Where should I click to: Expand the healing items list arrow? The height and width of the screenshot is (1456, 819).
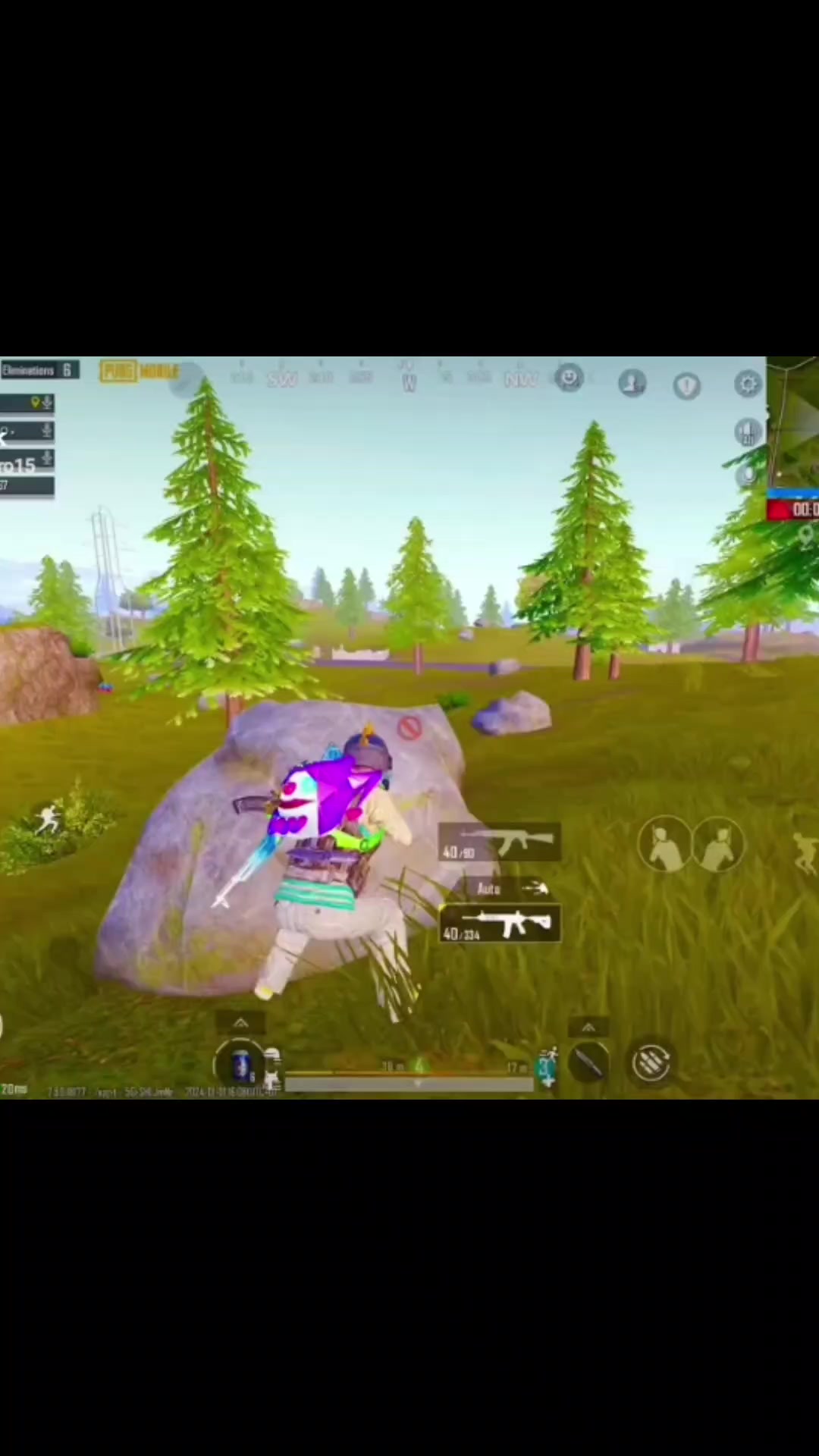tap(240, 1024)
